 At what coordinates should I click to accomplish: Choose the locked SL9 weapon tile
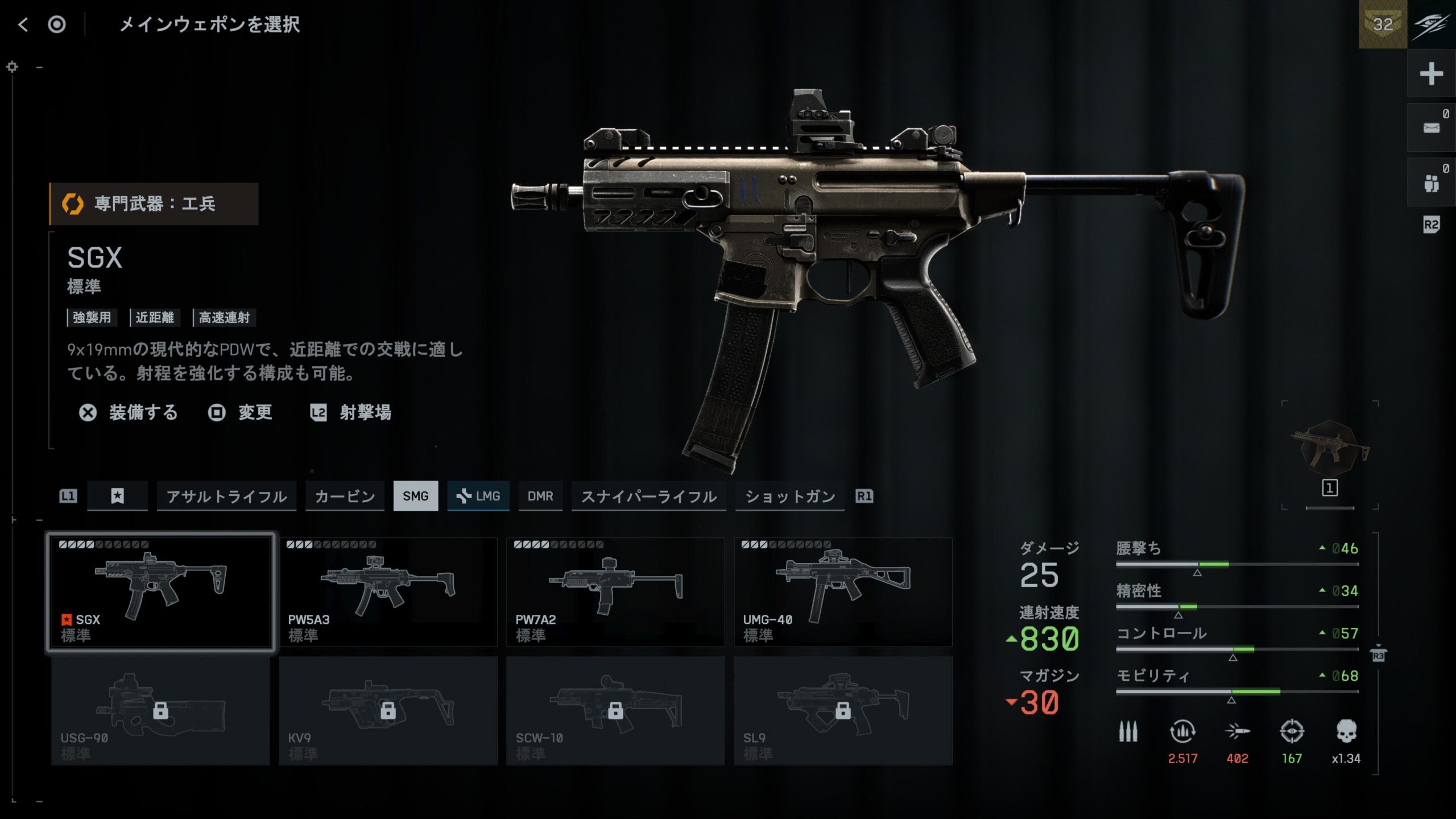pyautogui.click(x=843, y=710)
